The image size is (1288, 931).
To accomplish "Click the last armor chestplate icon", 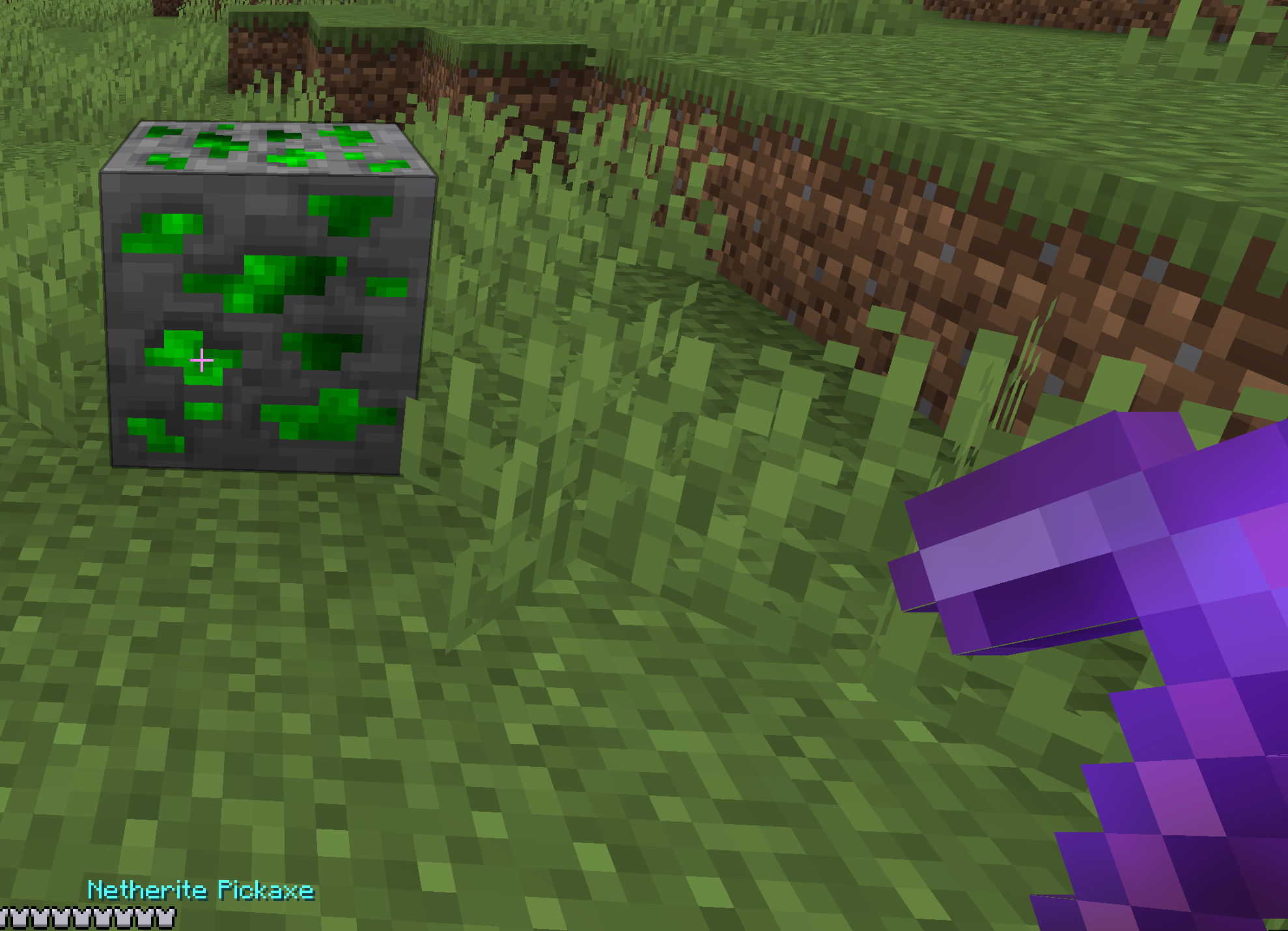I will (x=165, y=919).
